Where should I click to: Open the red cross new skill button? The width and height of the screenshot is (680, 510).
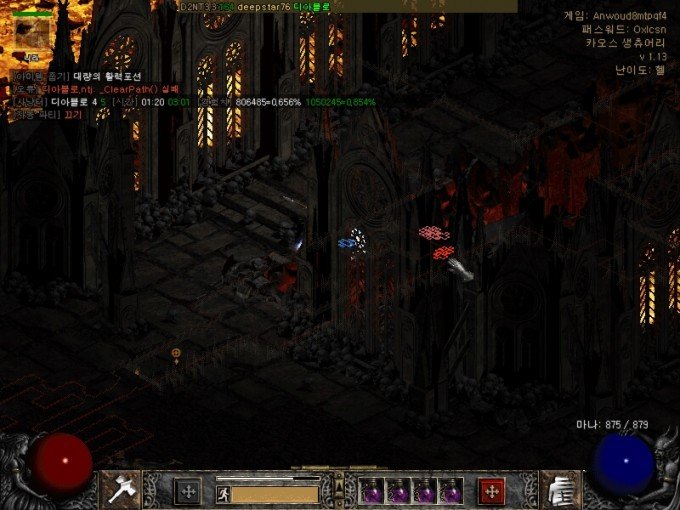pyautogui.click(x=492, y=490)
